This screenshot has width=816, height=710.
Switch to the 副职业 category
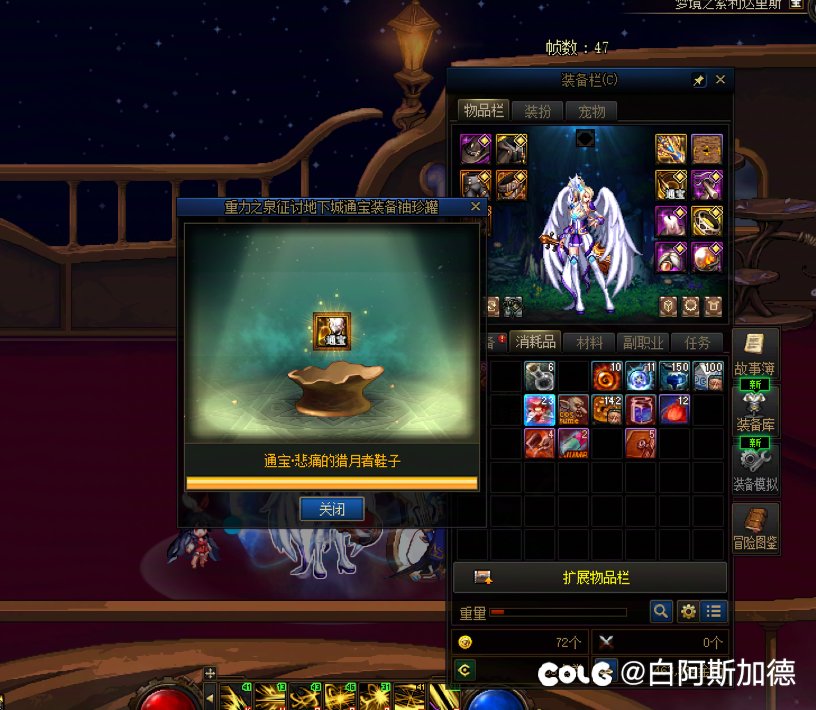641,342
